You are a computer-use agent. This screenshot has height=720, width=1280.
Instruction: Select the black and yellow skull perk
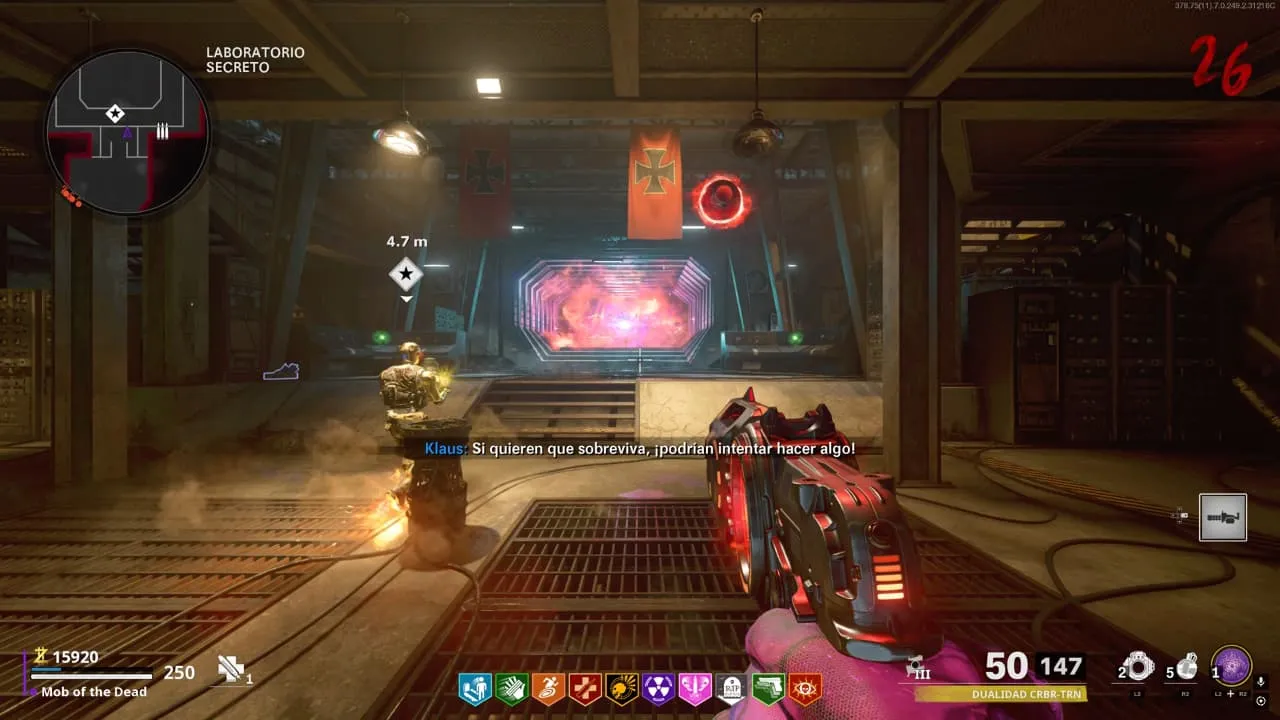pos(622,689)
